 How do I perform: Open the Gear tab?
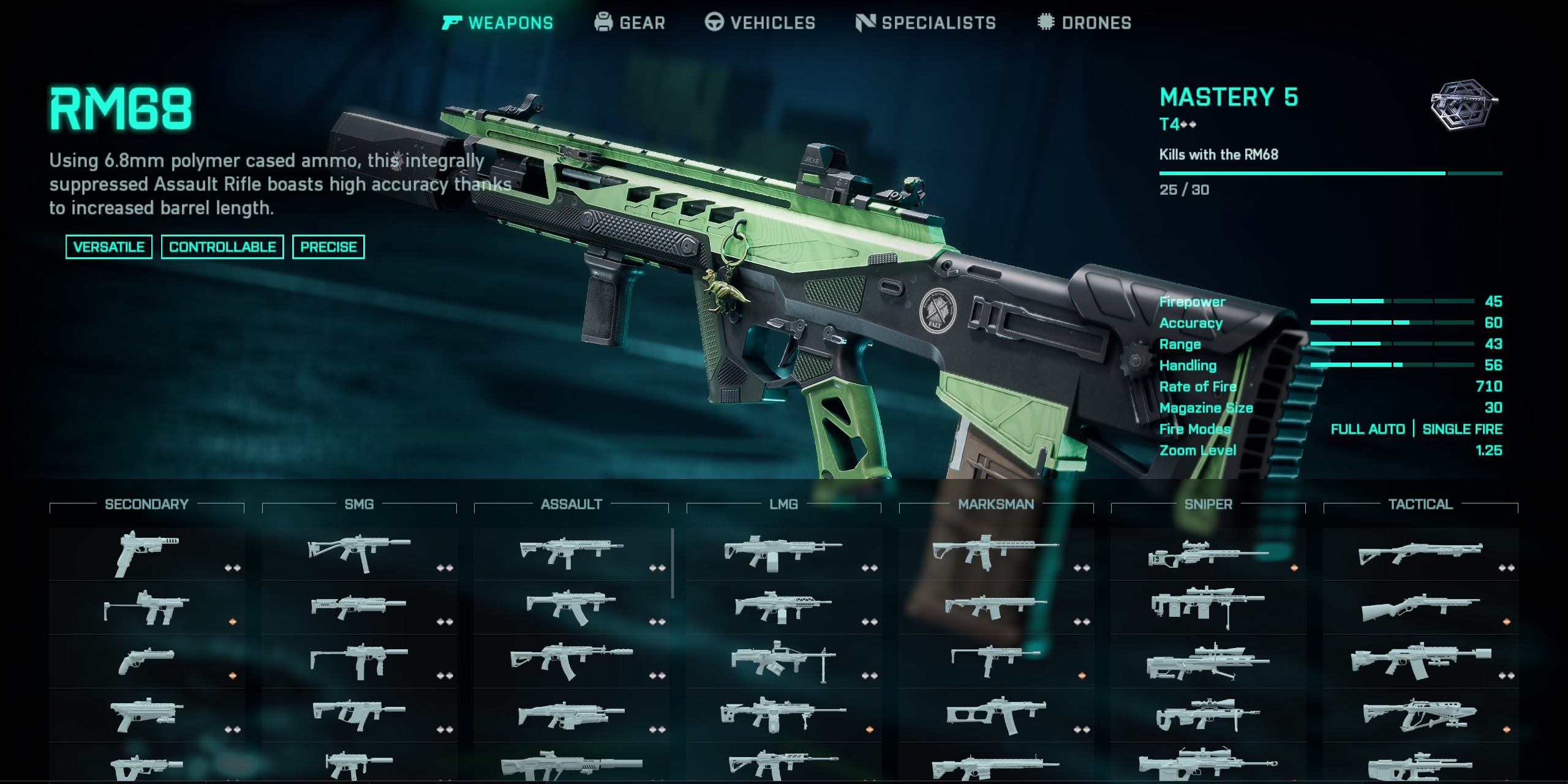click(630, 23)
